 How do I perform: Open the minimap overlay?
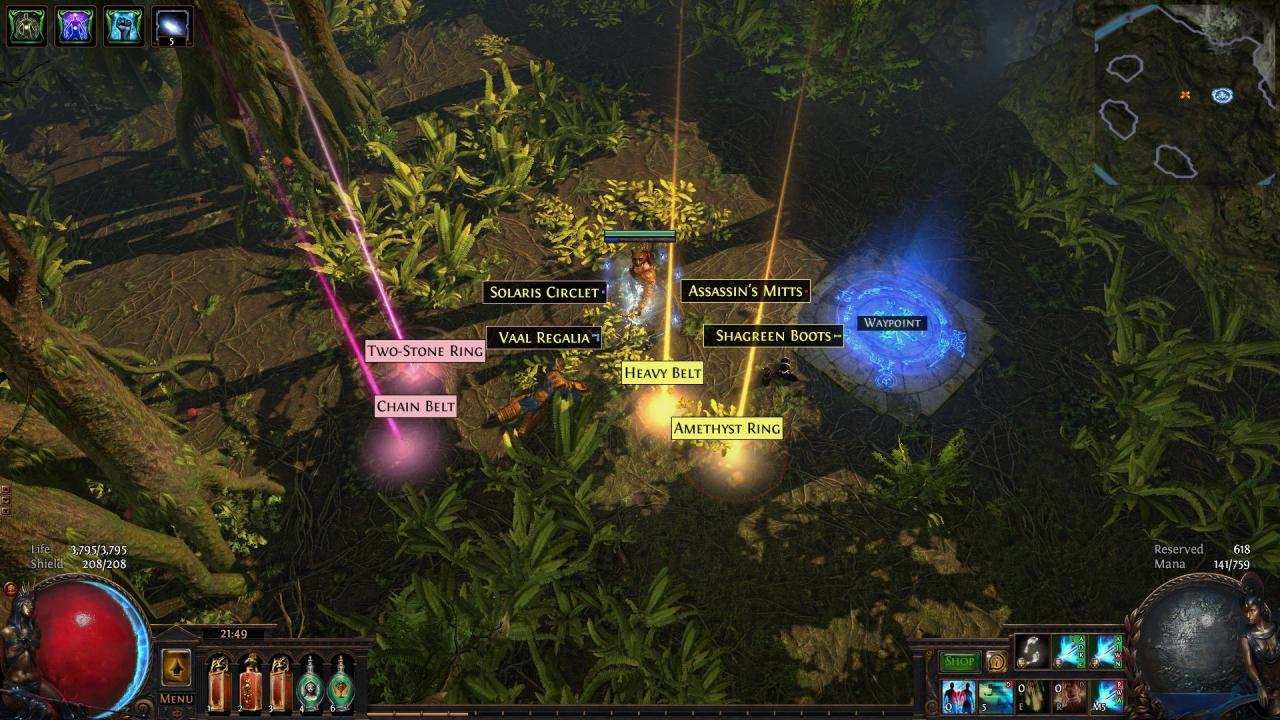pos(1185,95)
